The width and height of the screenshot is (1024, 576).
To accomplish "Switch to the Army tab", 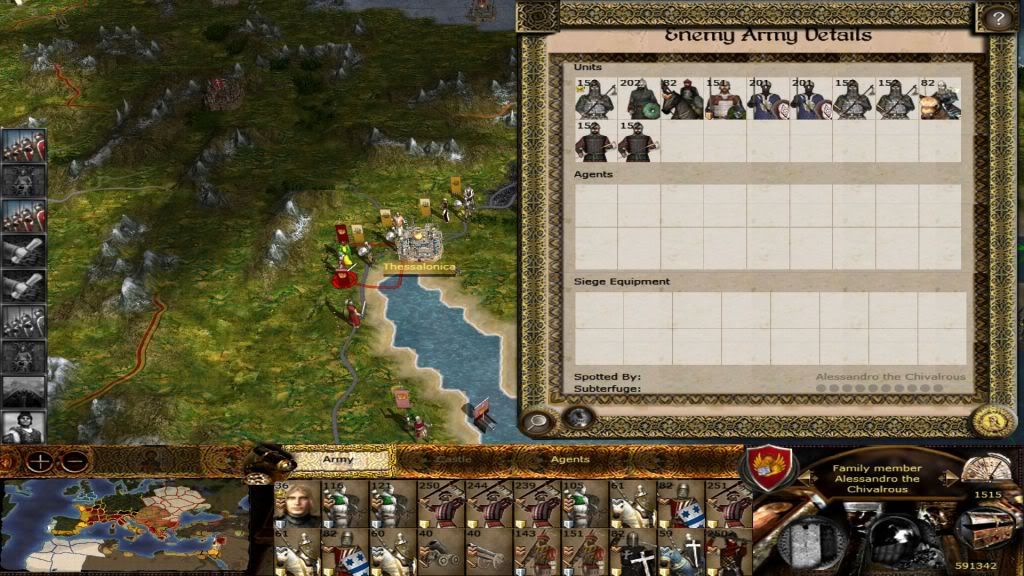I will tap(338, 460).
